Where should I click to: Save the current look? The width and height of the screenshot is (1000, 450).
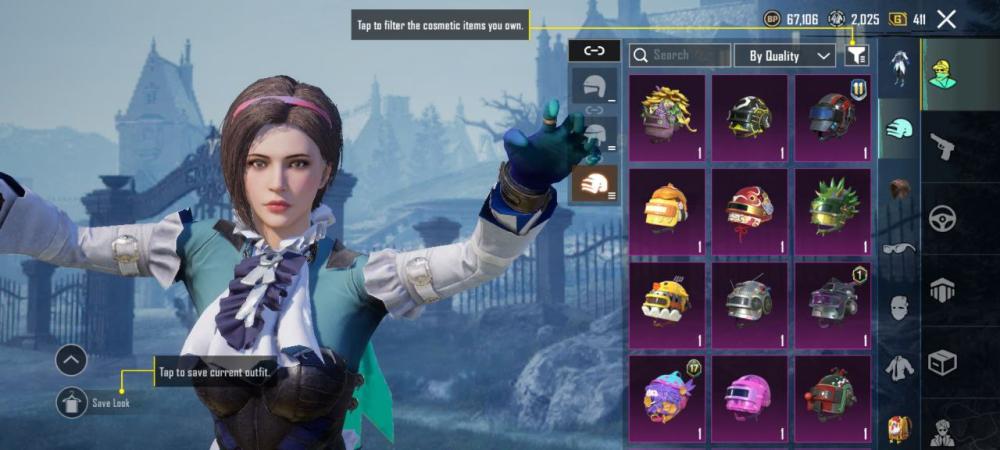[x=71, y=402]
